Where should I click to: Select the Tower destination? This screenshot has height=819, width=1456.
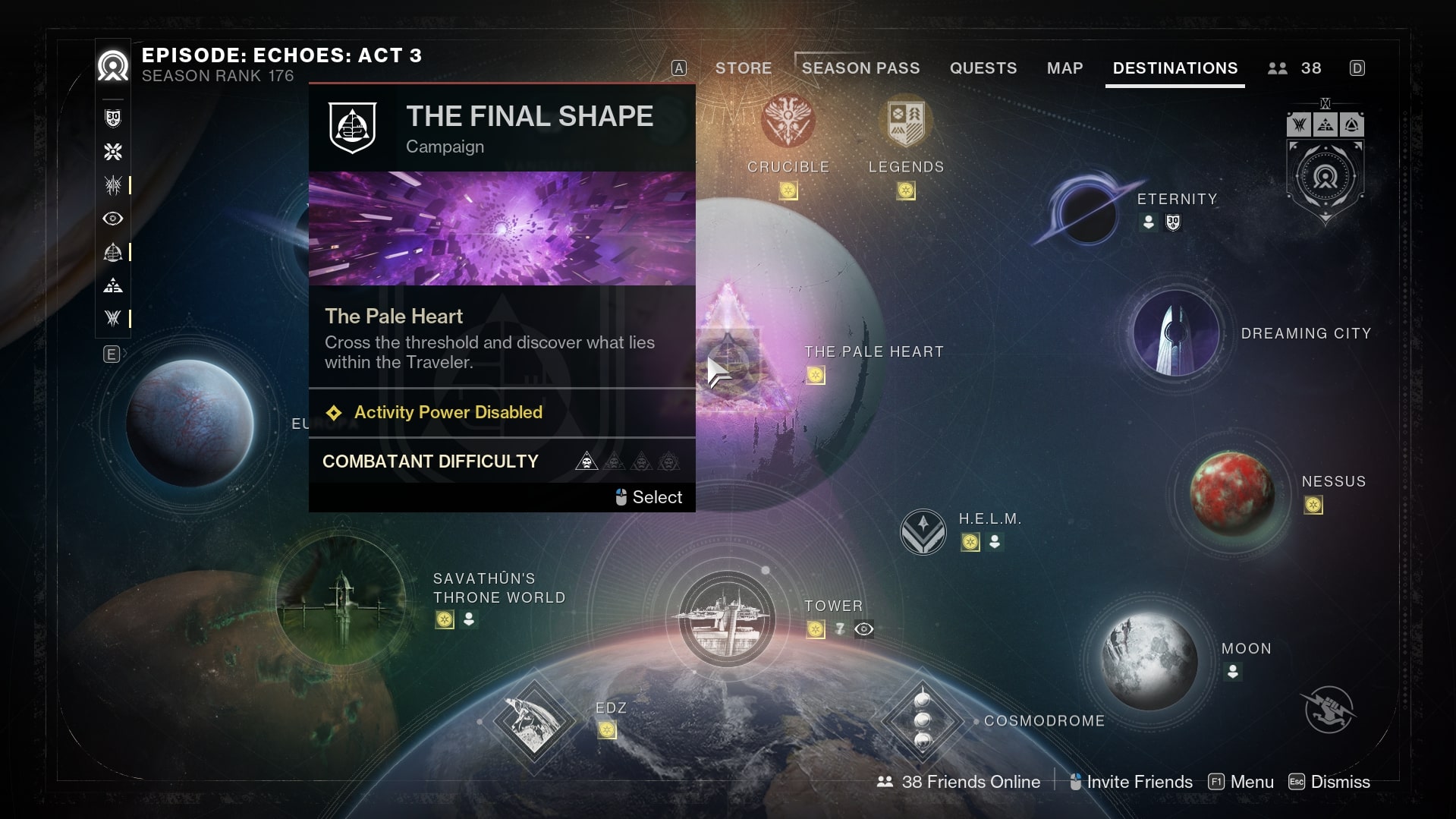pyautogui.click(x=726, y=619)
